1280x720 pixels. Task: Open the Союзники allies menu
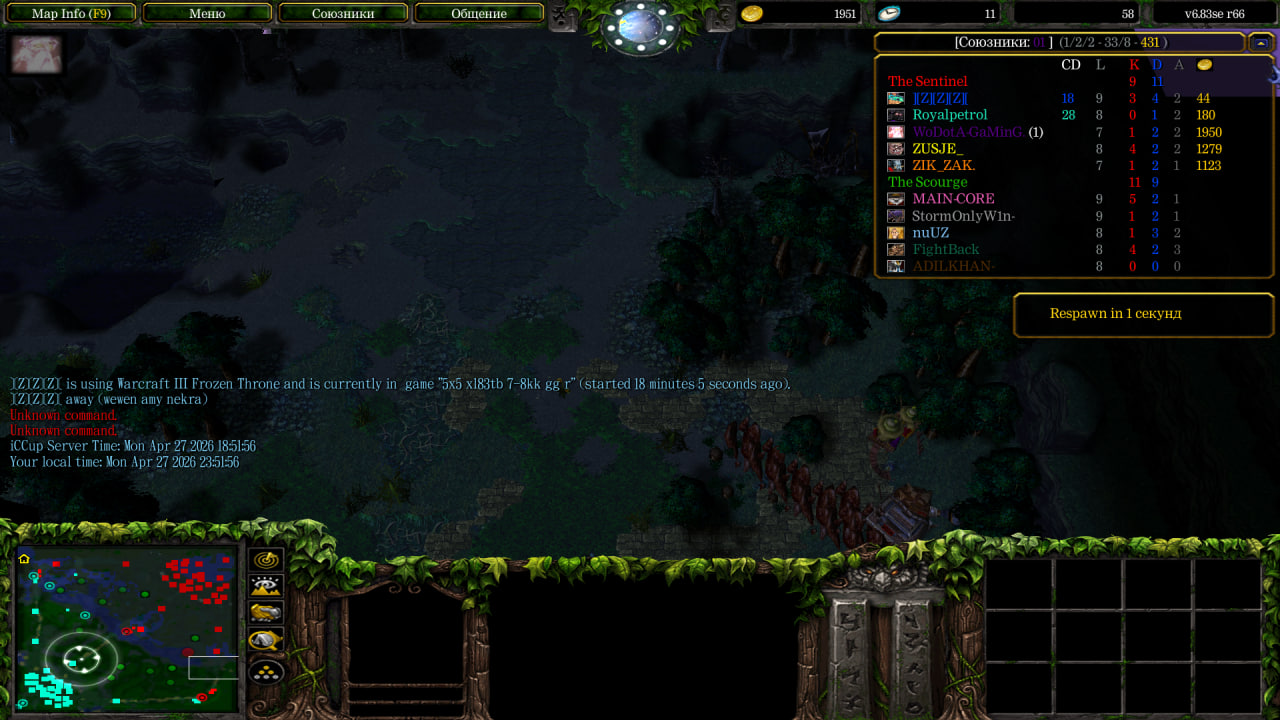pos(343,13)
